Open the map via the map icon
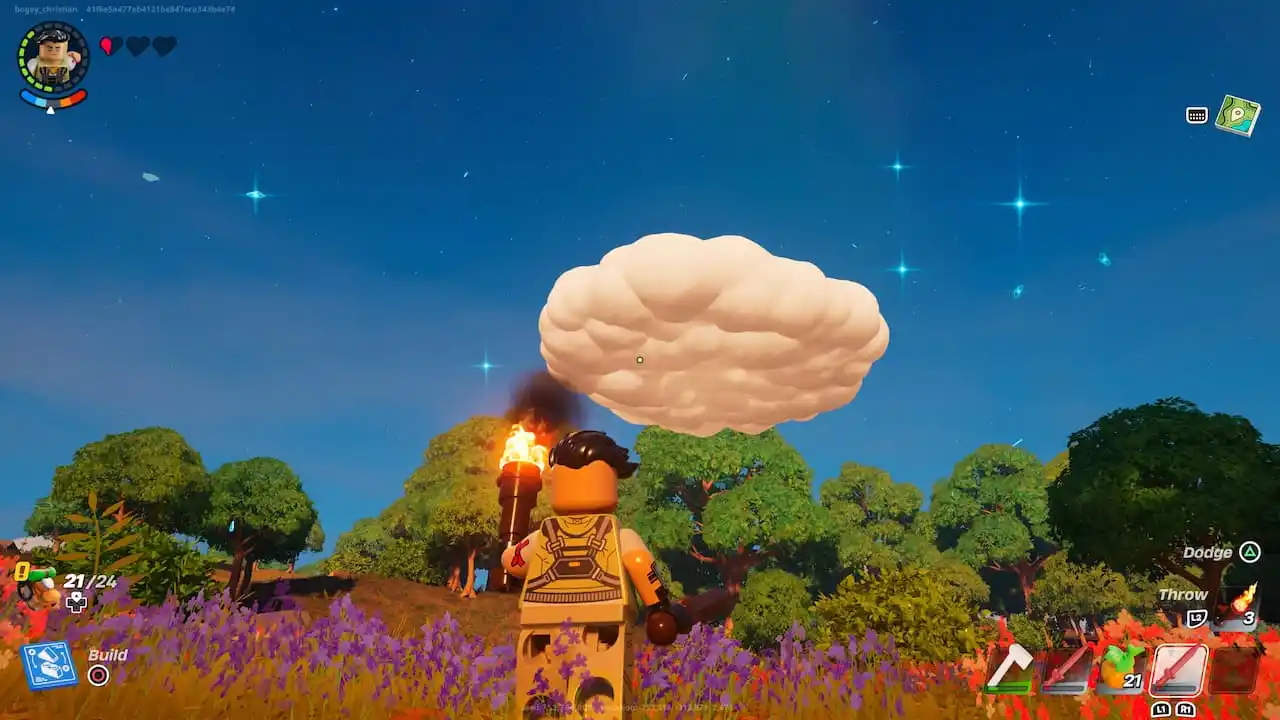This screenshot has height=720, width=1280. [x=1239, y=115]
